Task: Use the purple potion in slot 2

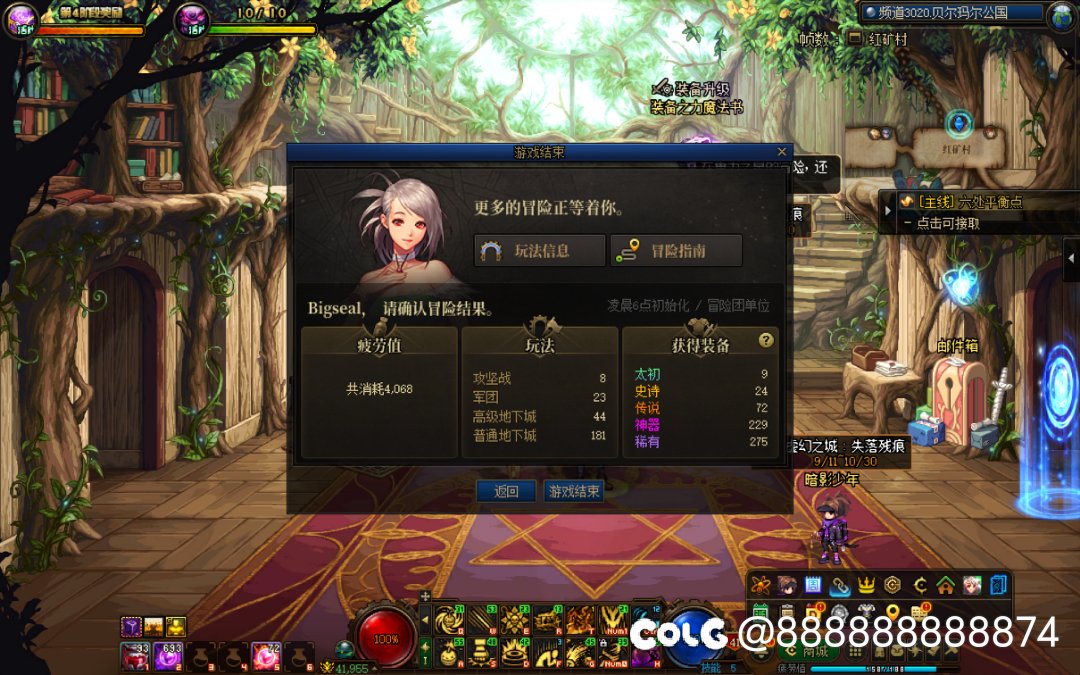Action: (167, 656)
